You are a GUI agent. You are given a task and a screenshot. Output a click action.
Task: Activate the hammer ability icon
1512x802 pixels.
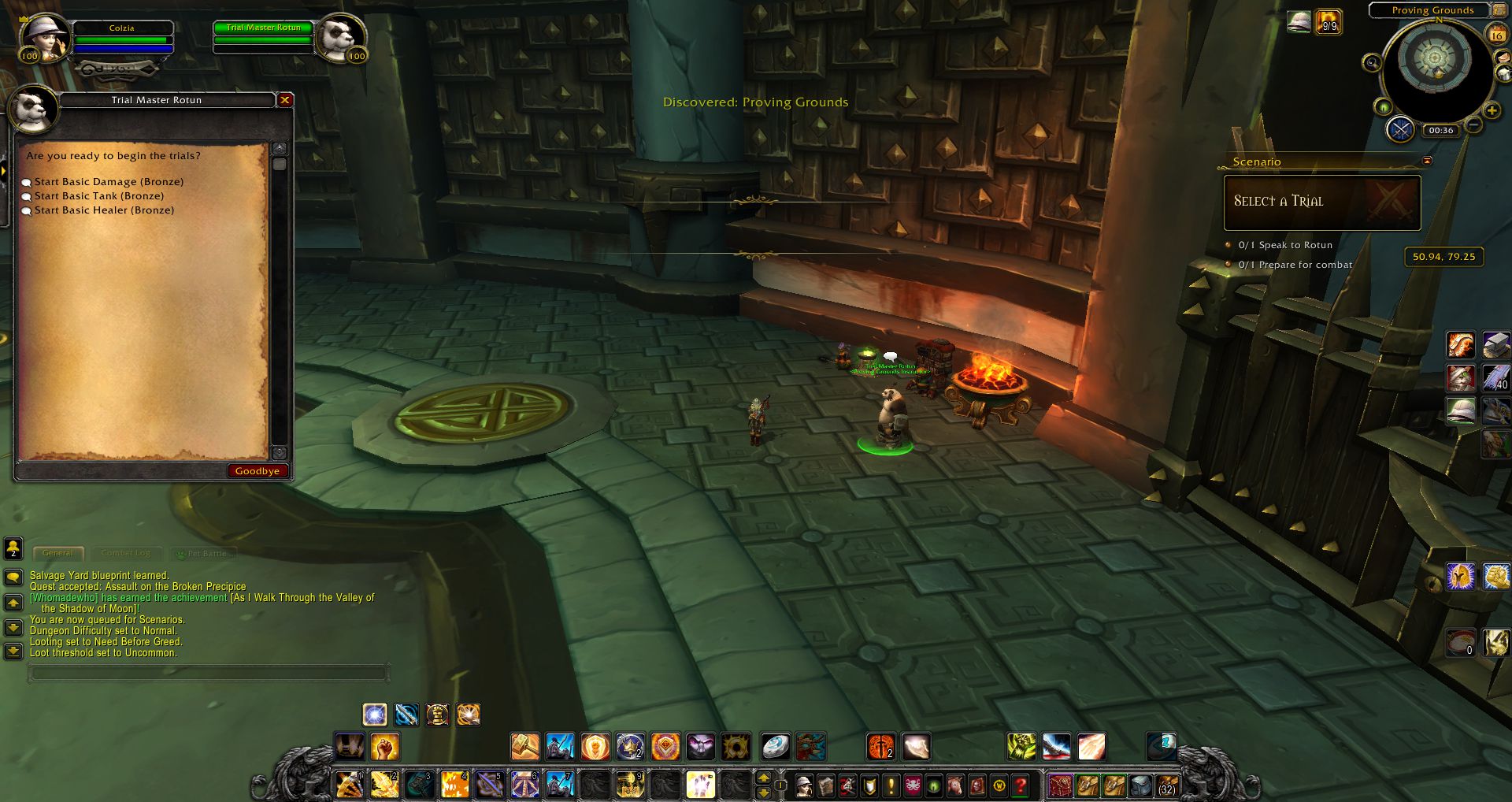[x=525, y=746]
